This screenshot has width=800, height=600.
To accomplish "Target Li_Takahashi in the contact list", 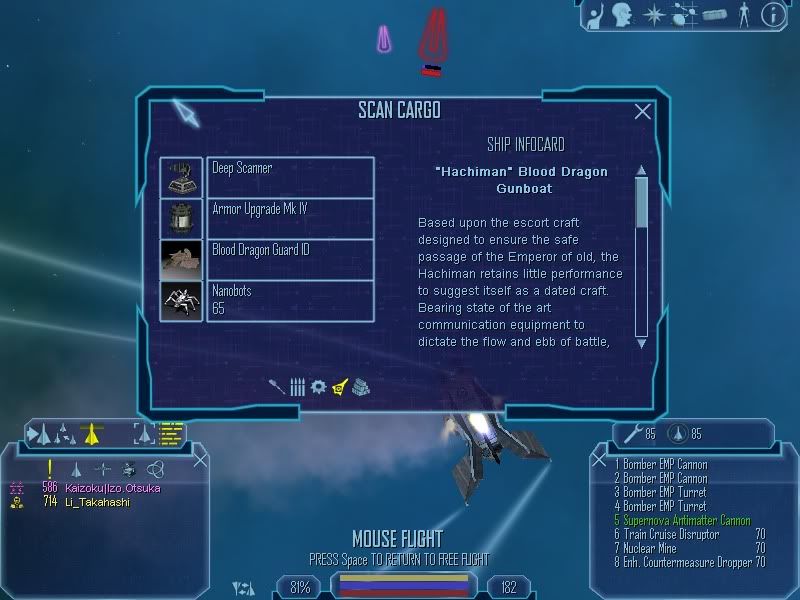I will point(98,502).
